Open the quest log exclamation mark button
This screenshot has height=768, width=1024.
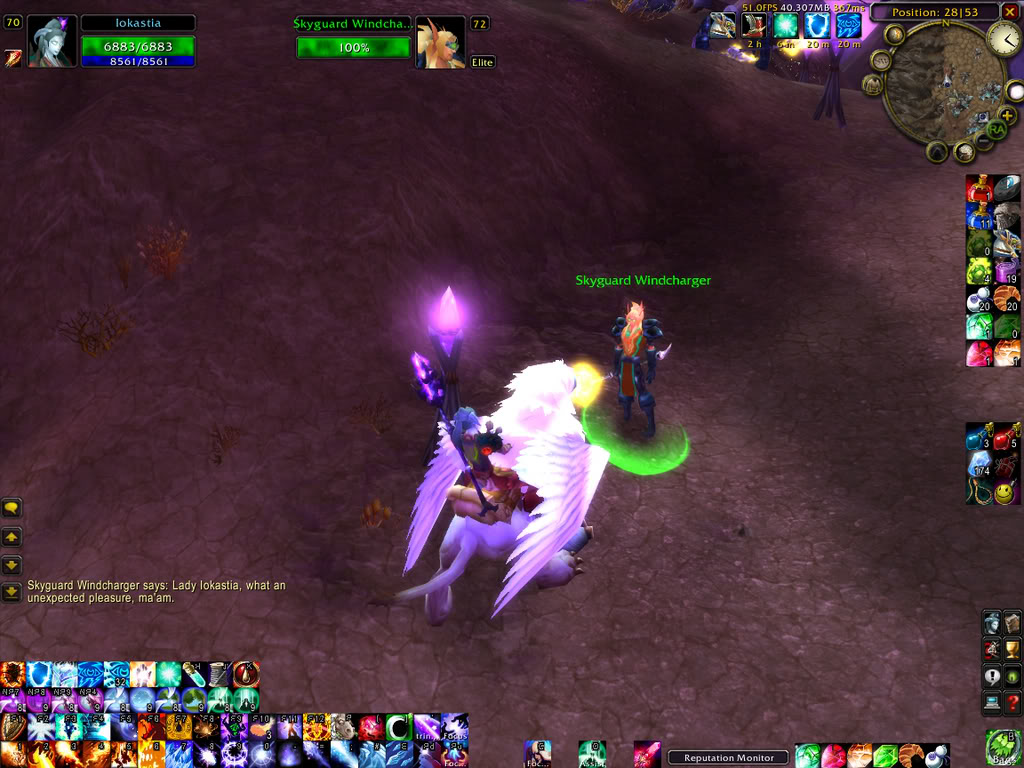pos(991,677)
